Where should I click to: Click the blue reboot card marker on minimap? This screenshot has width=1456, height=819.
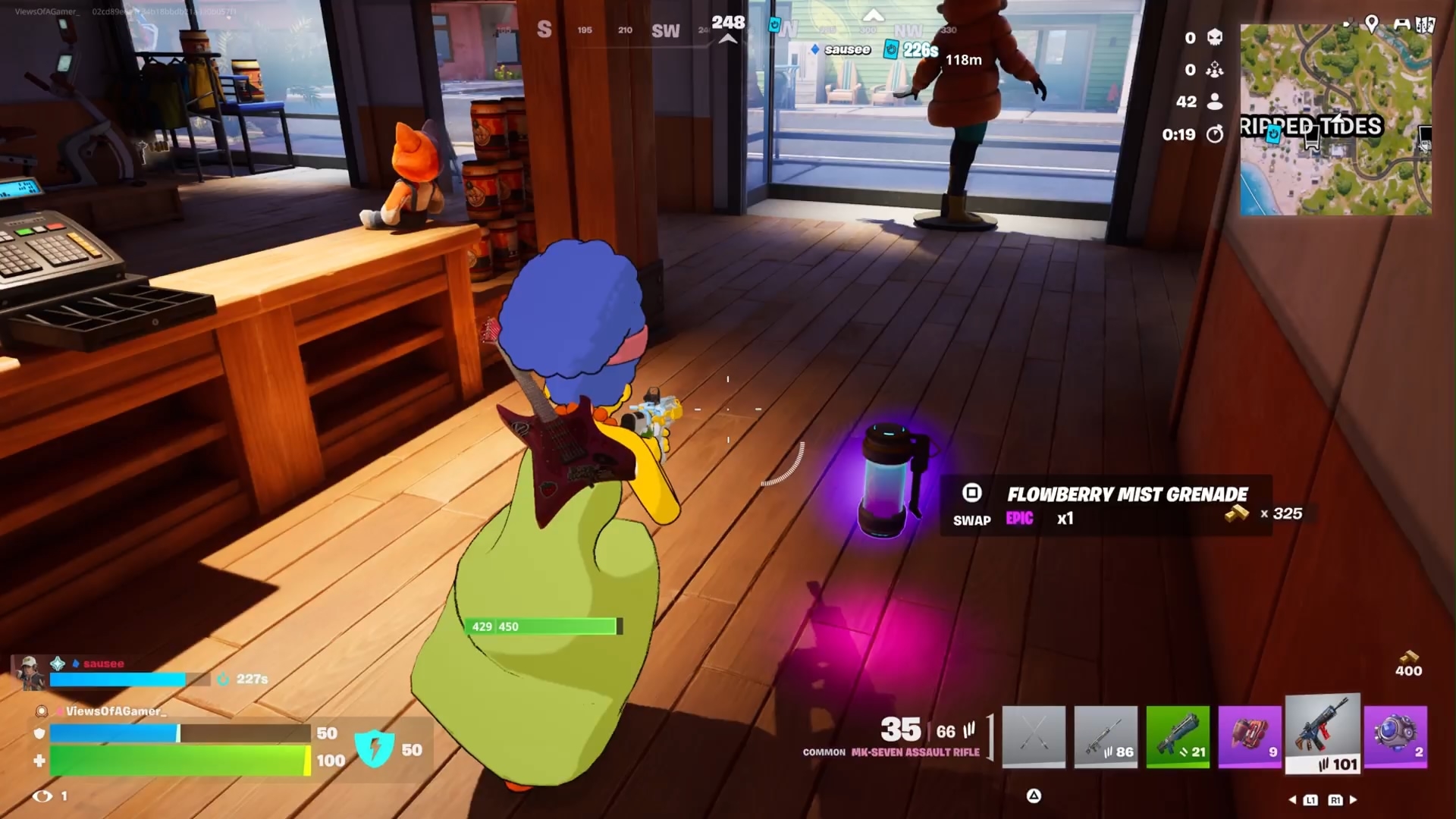coord(1273,133)
